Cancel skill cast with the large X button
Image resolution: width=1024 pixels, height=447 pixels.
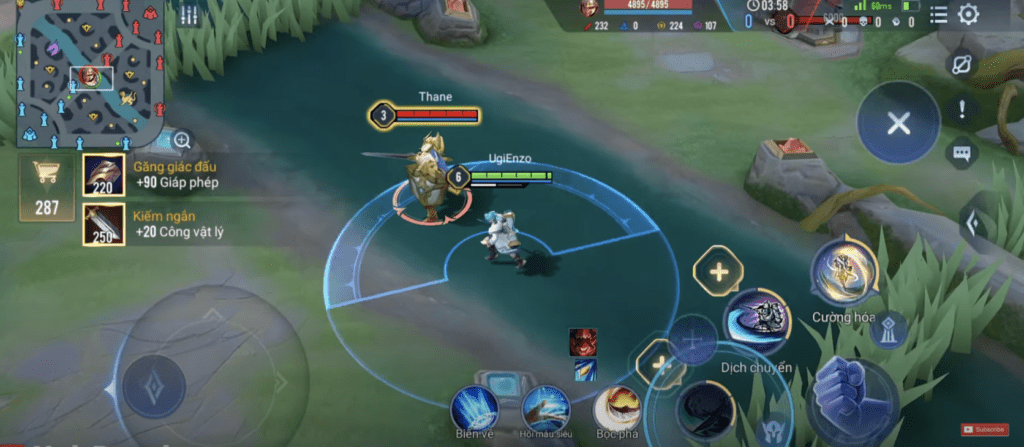[x=898, y=123]
